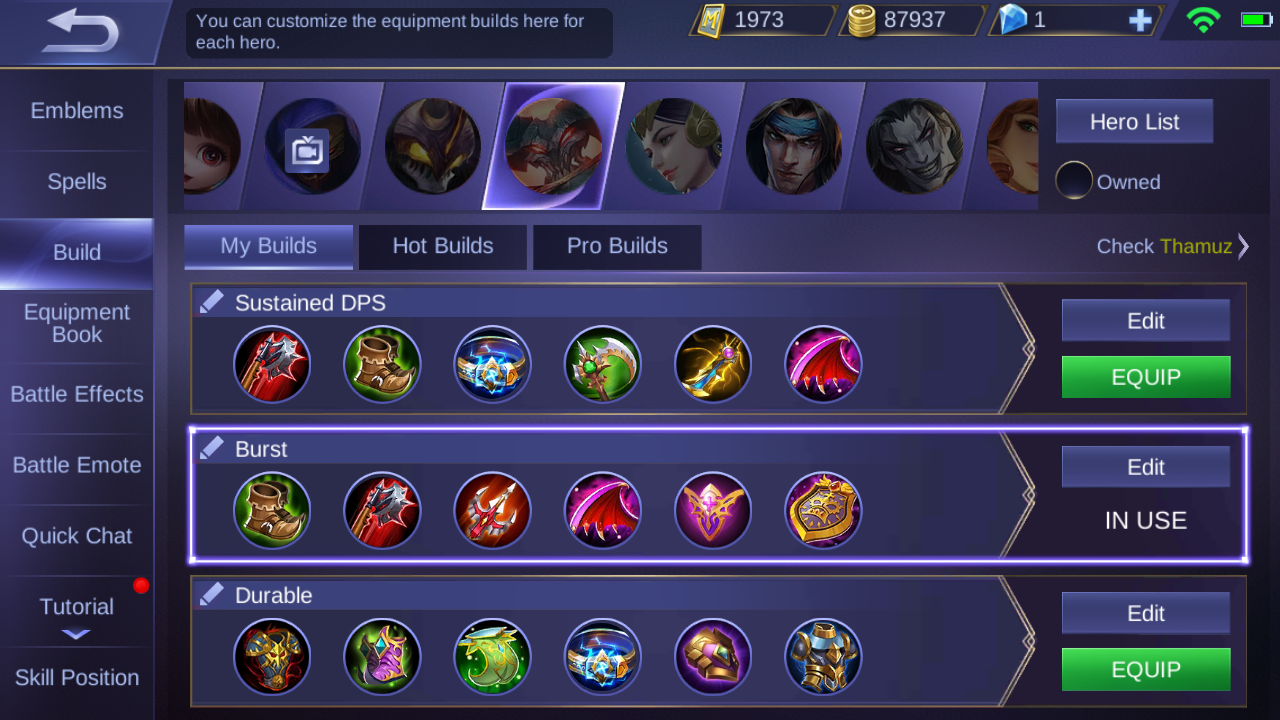1280x720 pixels.
Task: Click the TV replay icon on the hero portrait
Action: tap(307, 150)
